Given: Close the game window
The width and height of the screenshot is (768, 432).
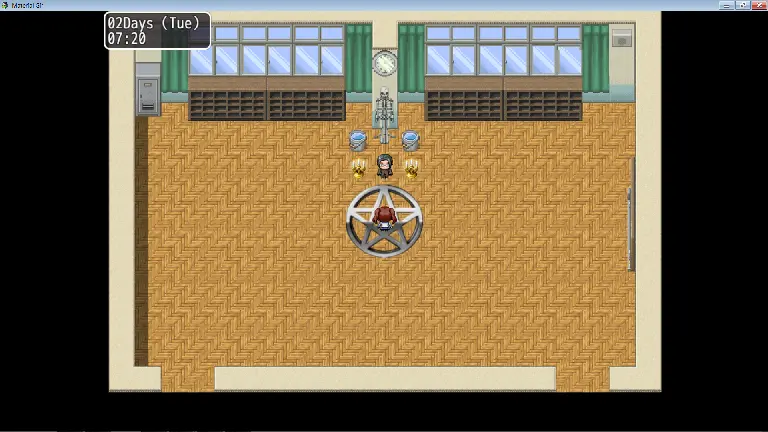Looking at the screenshot, I should 759,5.
